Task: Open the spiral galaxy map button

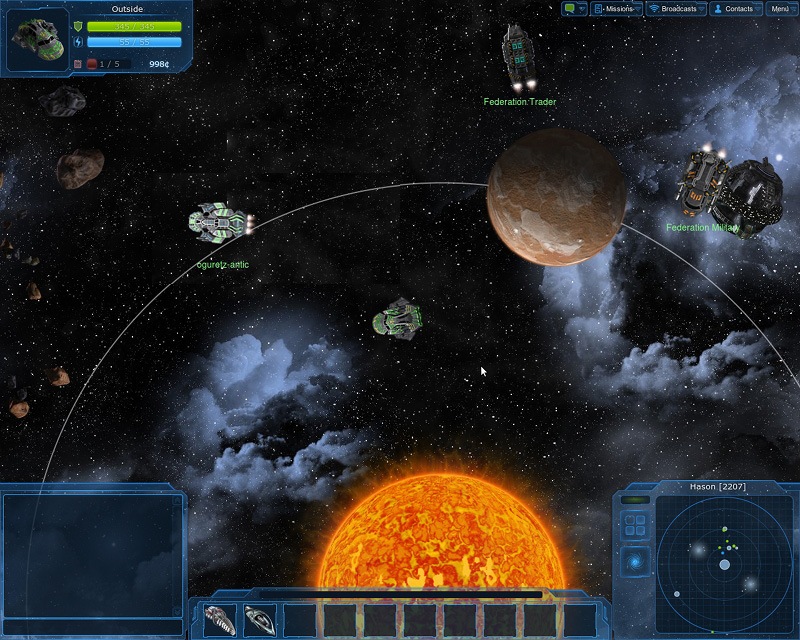Action: click(635, 562)
